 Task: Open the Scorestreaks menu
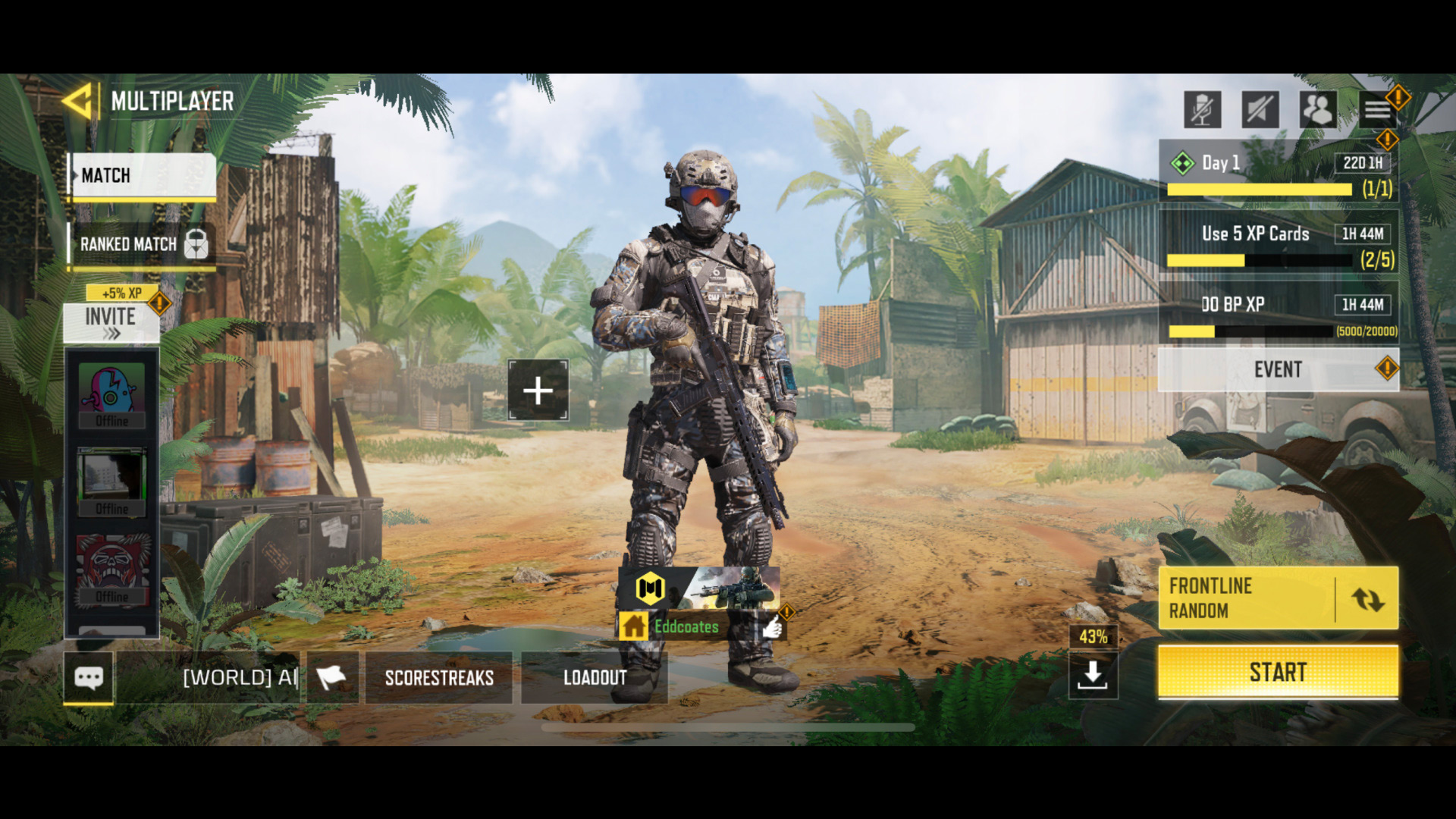439,677
